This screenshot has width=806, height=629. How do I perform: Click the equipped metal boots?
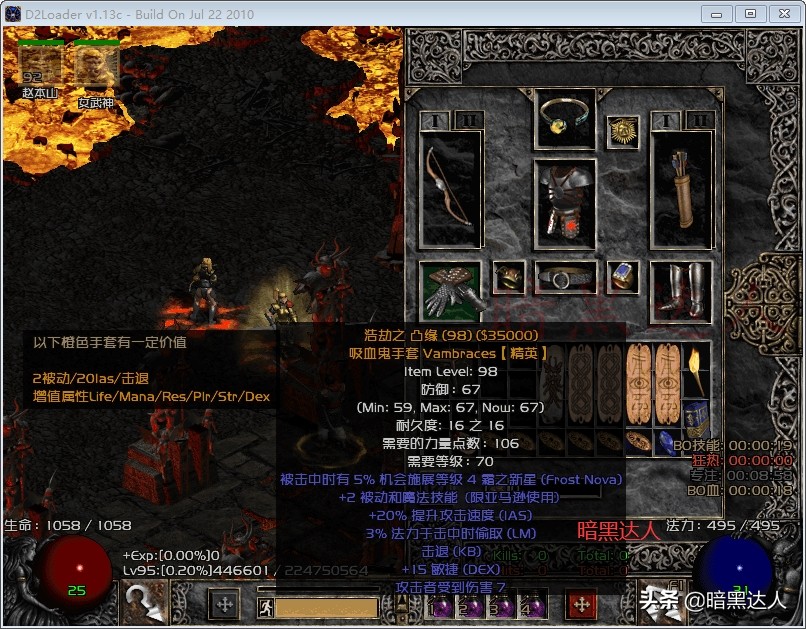pos(681,289)
